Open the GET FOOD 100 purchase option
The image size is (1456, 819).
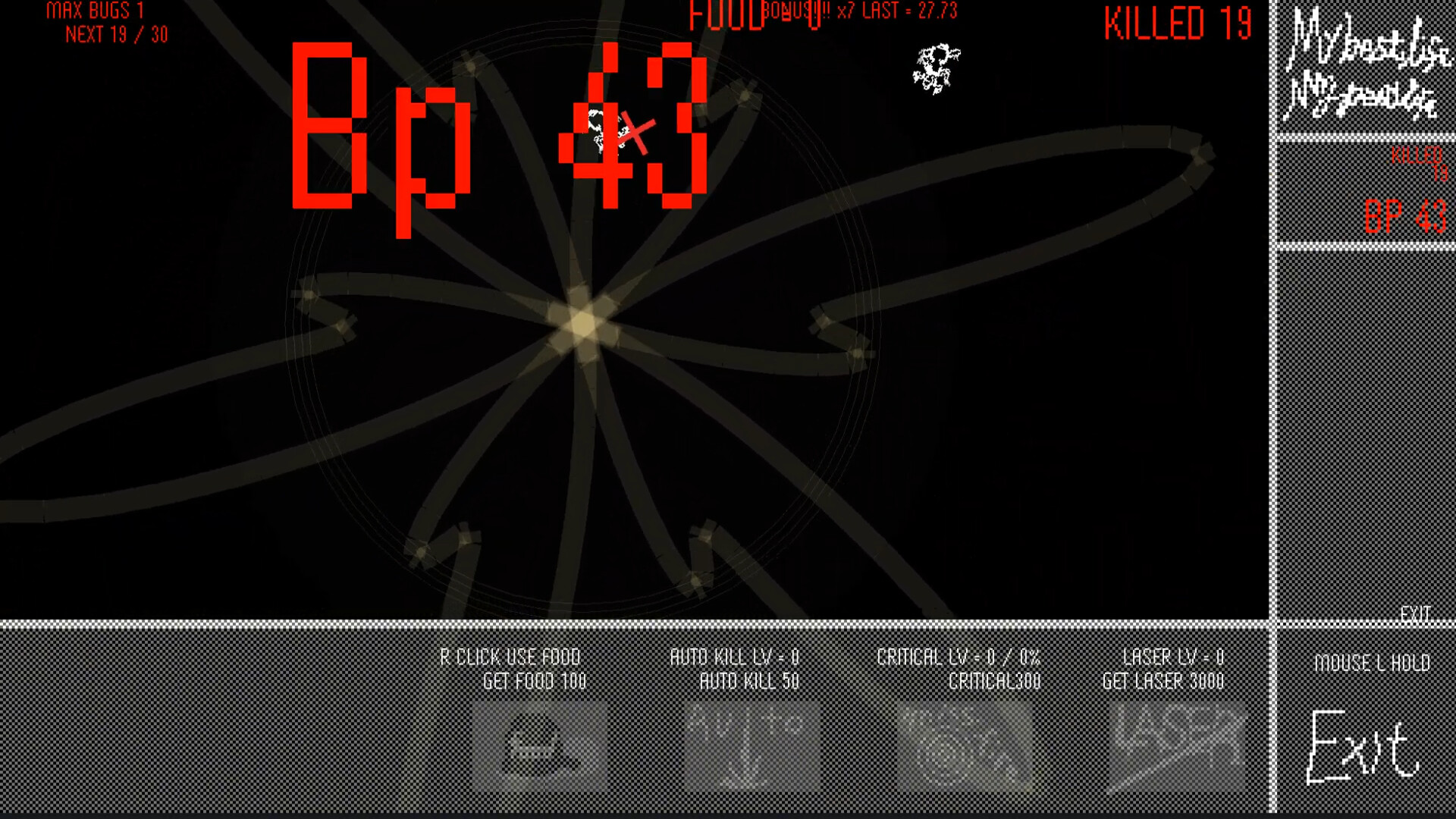535,681
